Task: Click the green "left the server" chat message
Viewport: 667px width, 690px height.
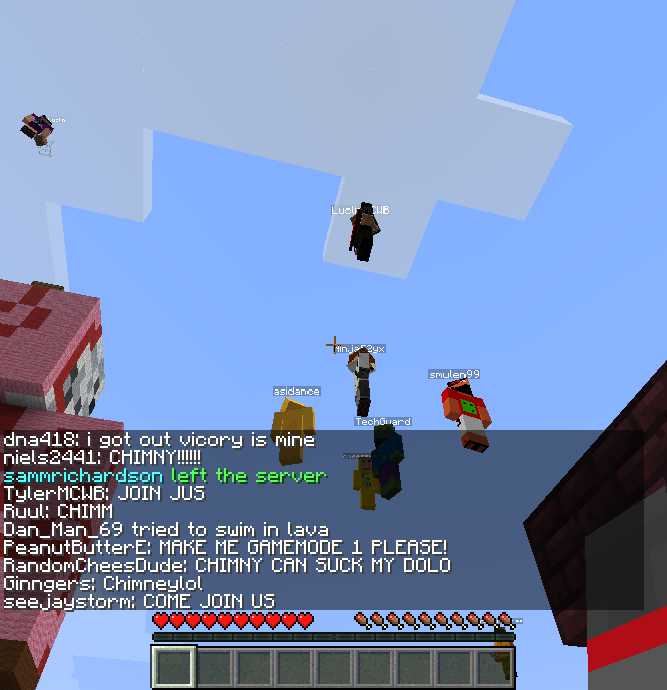Action: pyautogui.click(x=165, y=476)
